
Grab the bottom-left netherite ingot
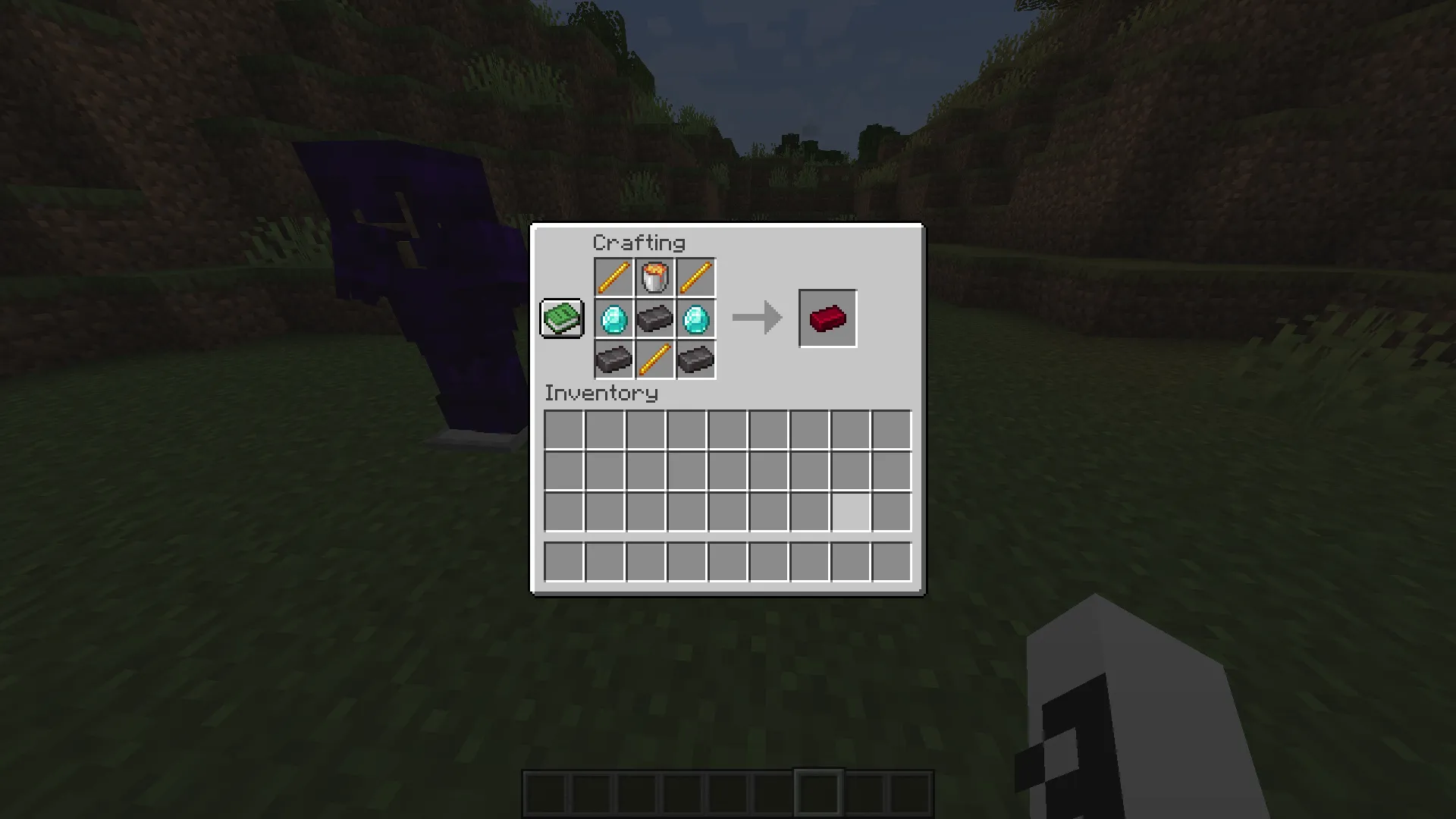coord(613,359)
